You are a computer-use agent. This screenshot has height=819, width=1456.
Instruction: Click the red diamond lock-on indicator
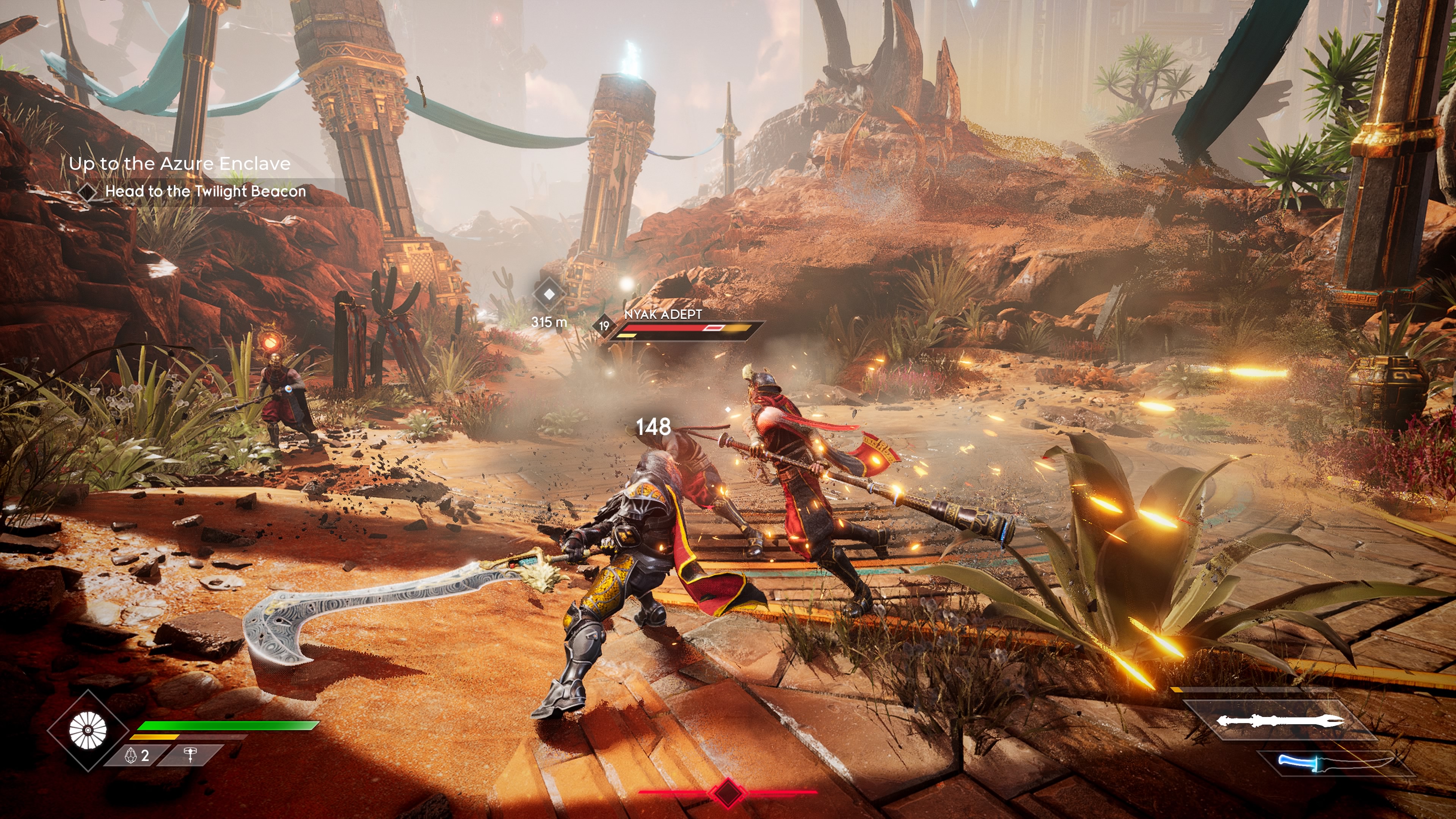click(727, 792)
